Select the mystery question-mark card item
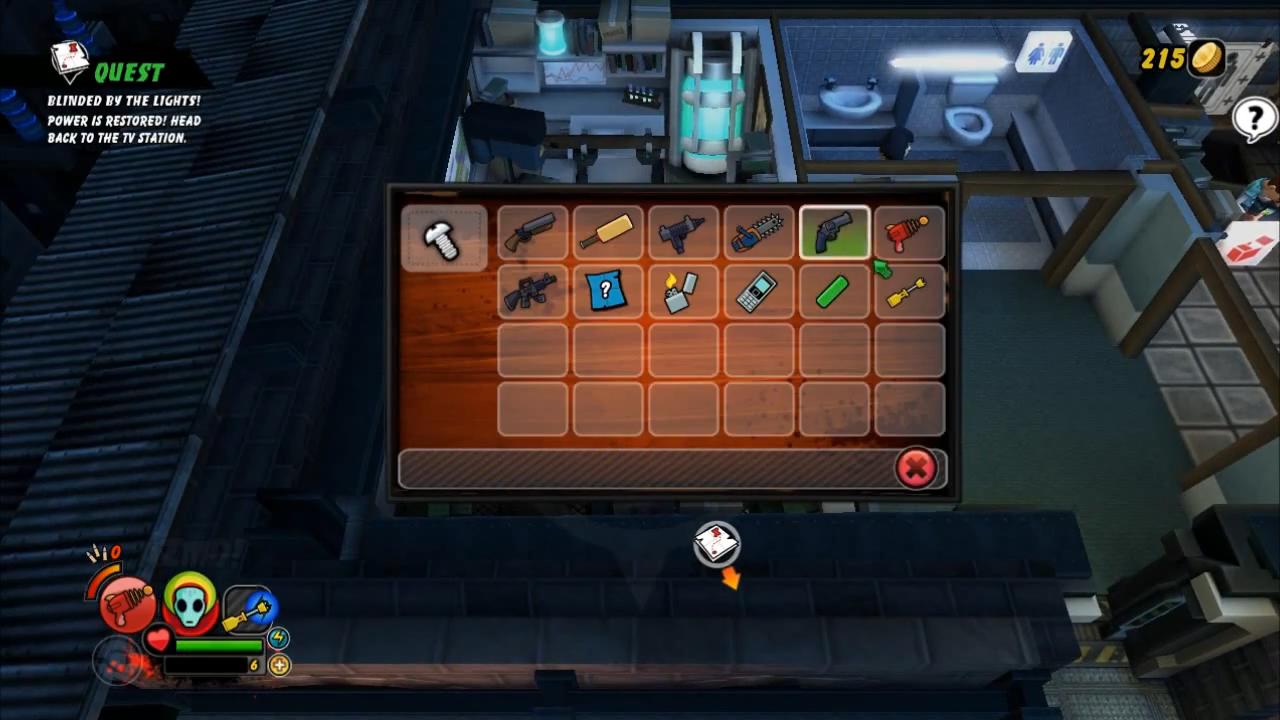Image resolution: width=1280 pixels, height=720 pixels. [608, 291]
